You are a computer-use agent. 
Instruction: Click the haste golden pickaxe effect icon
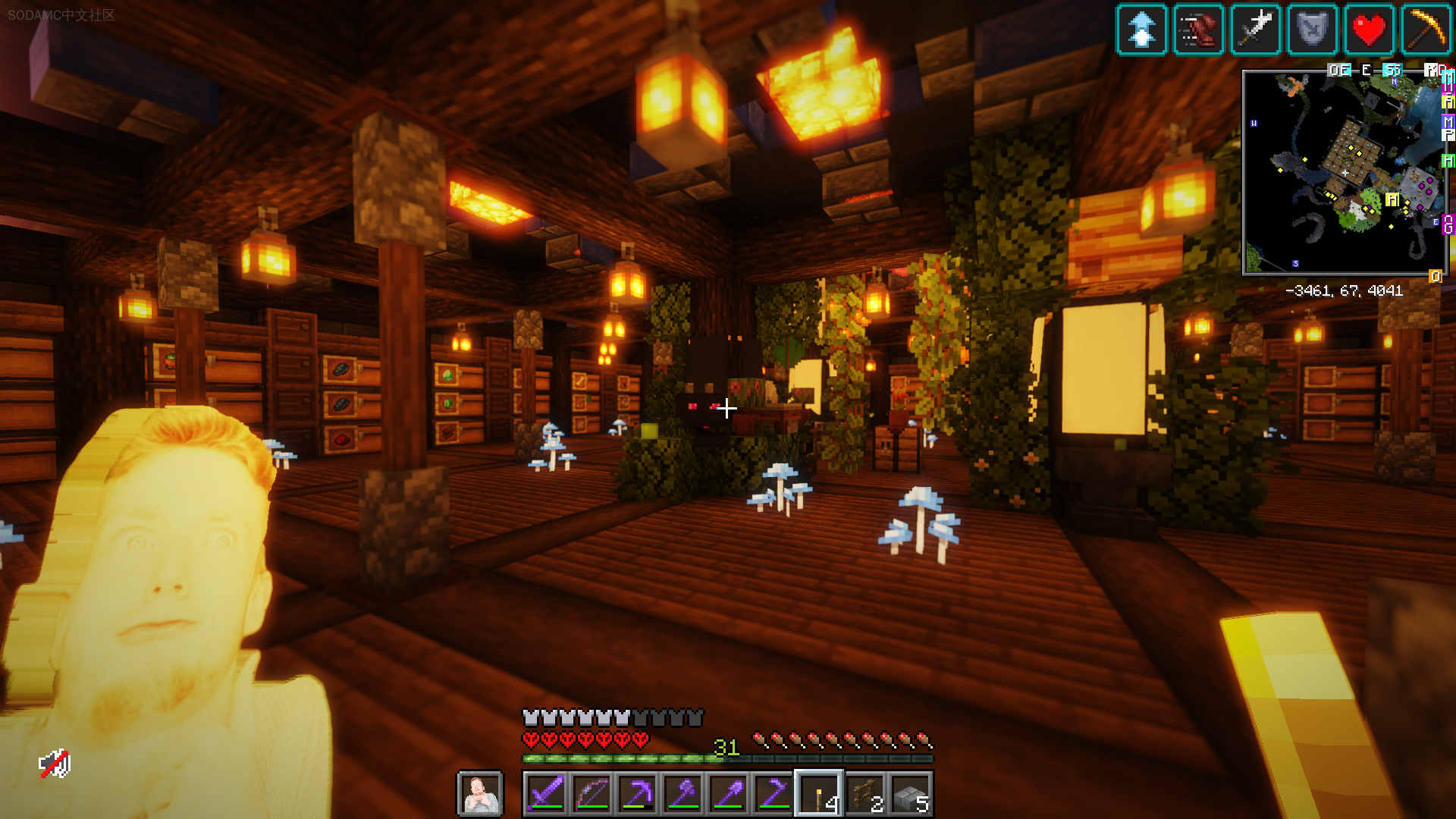(x=1426, y=30)
